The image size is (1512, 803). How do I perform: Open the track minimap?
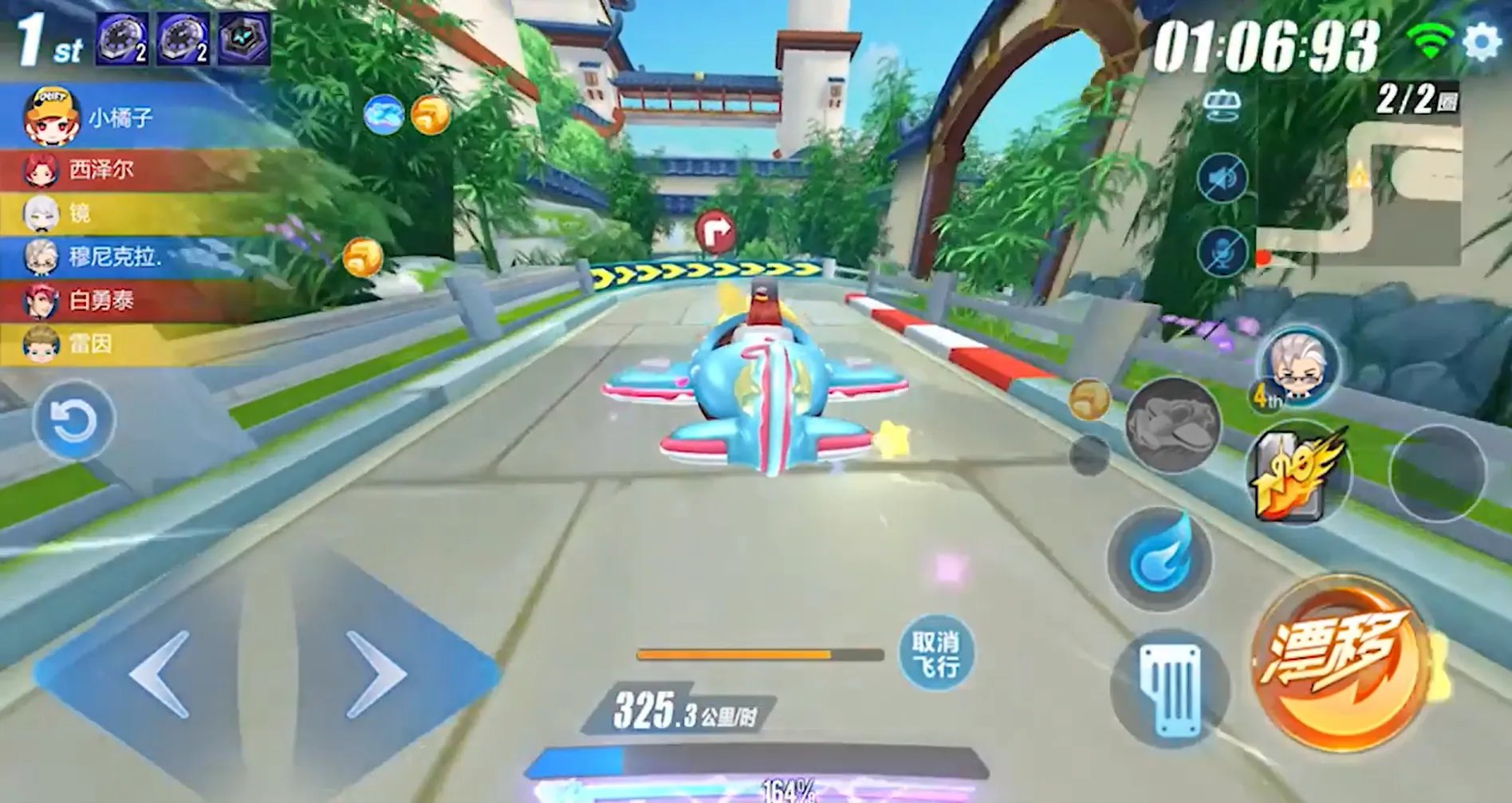[1360, 191]
